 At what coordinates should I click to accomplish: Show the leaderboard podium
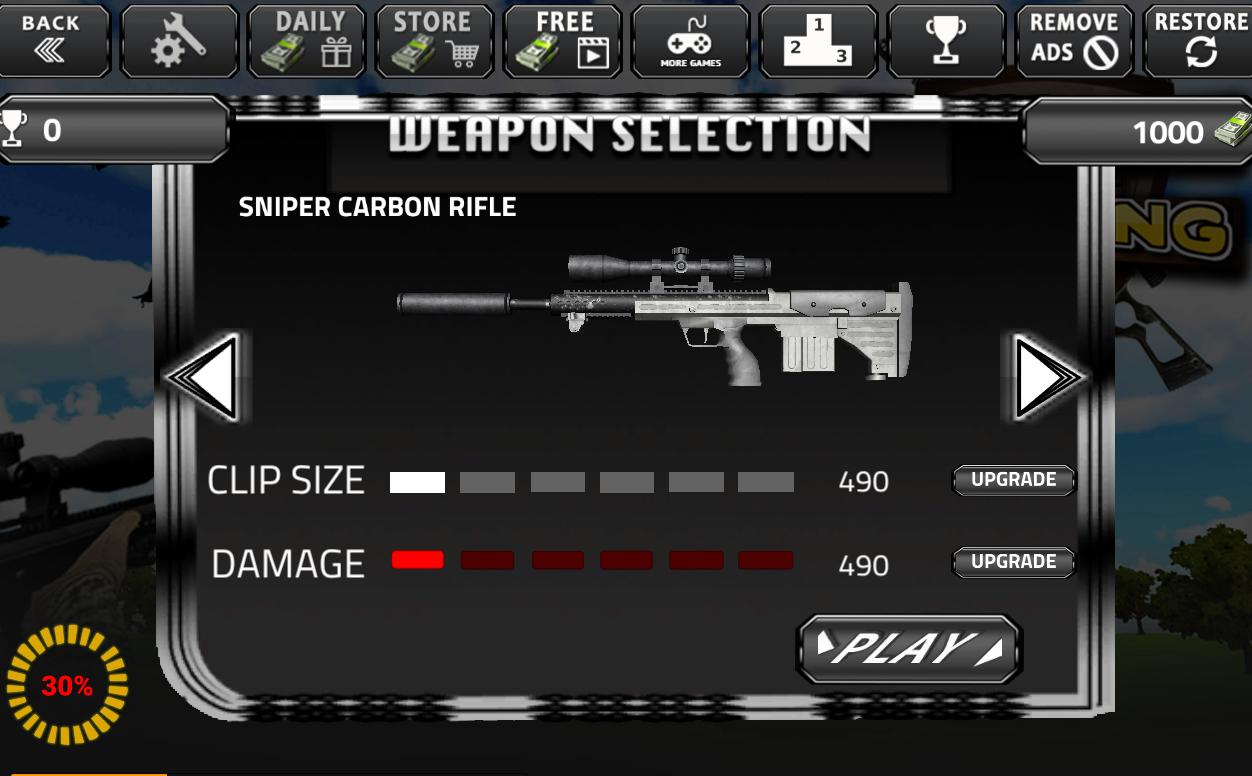pos(818,41)
